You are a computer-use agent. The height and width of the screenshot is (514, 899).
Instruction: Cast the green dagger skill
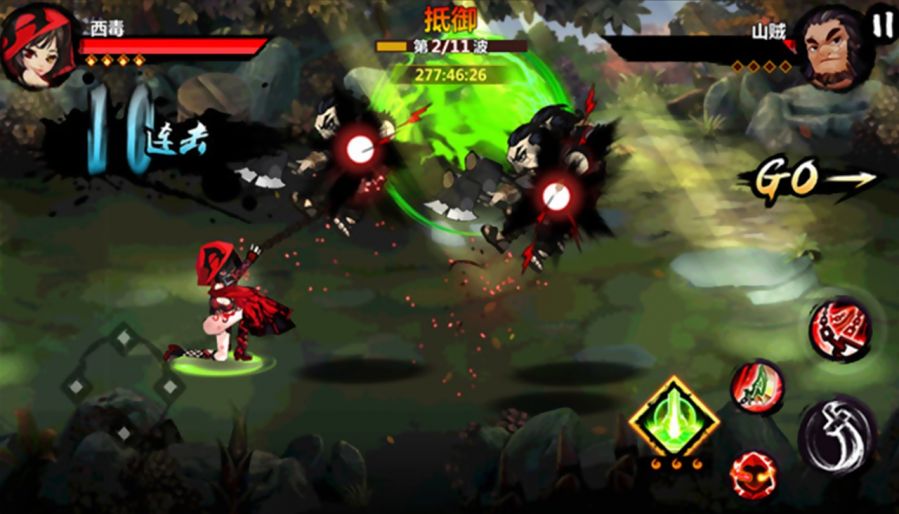[756, 386]
